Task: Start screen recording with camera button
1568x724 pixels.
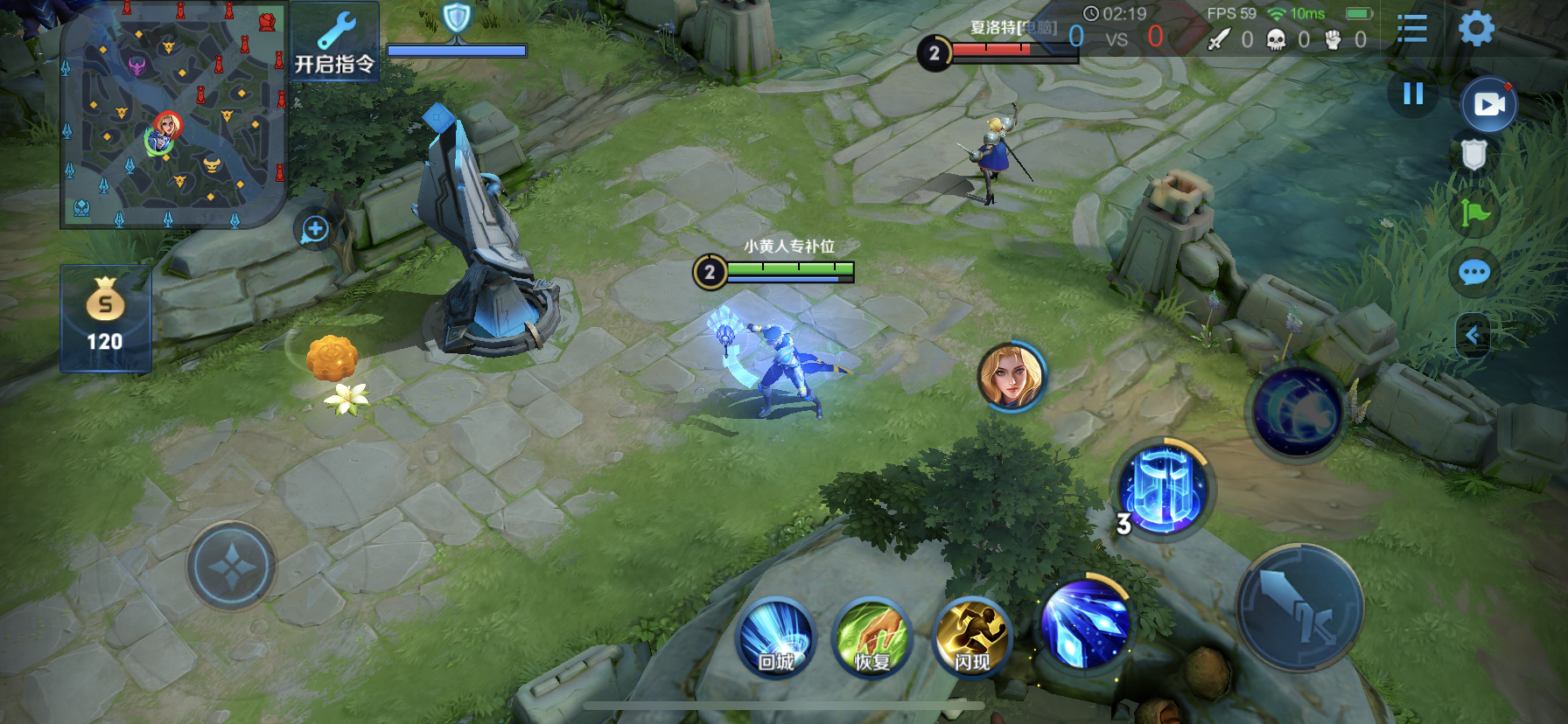Action: [x=1489, y=105]
